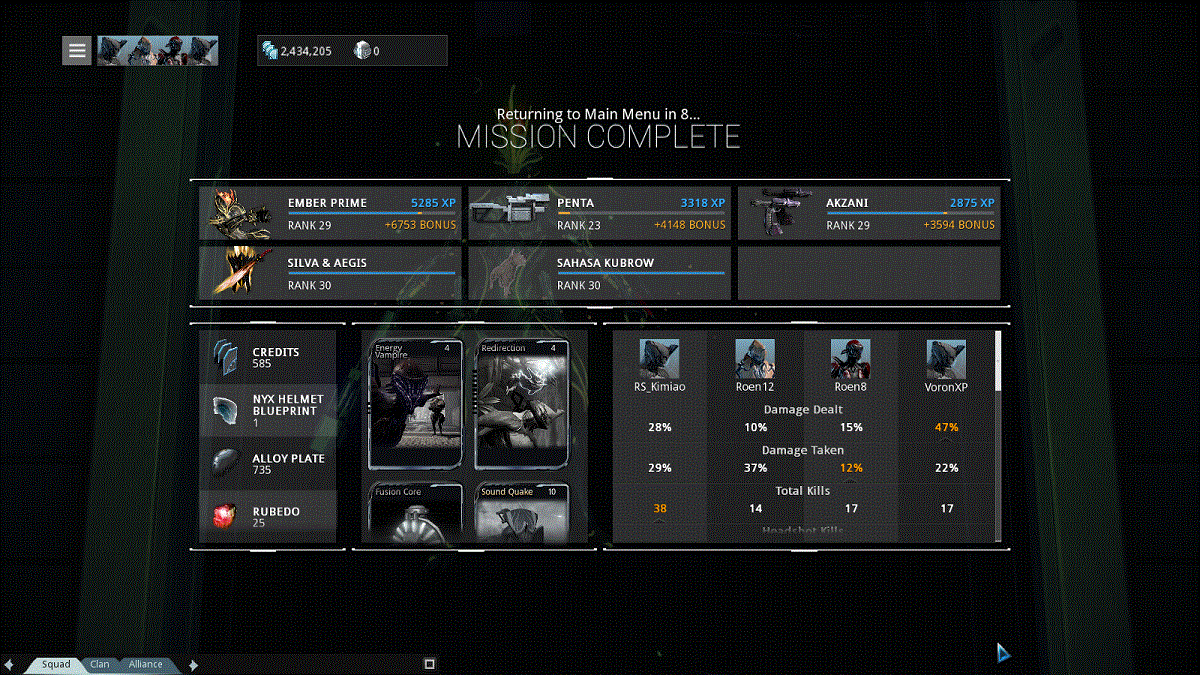Switch to the Clan chat tab

[x=100, y=664]
